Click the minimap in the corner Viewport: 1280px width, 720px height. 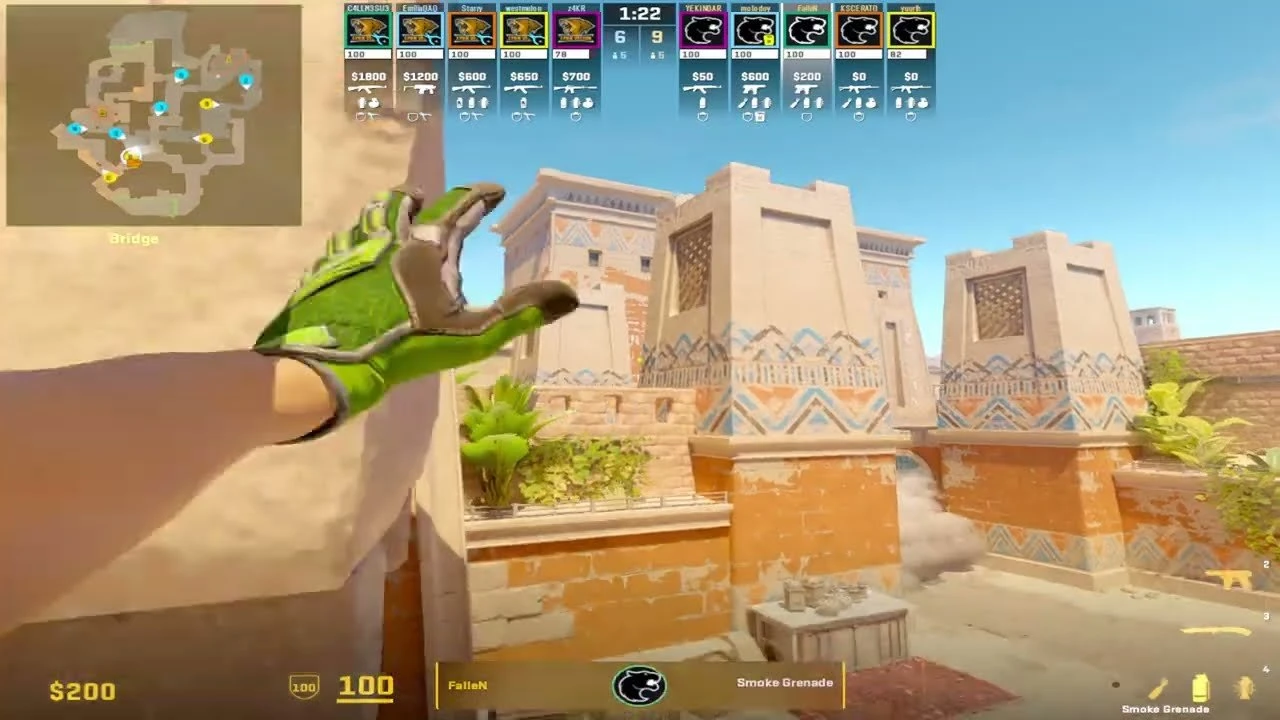[154, 115]
